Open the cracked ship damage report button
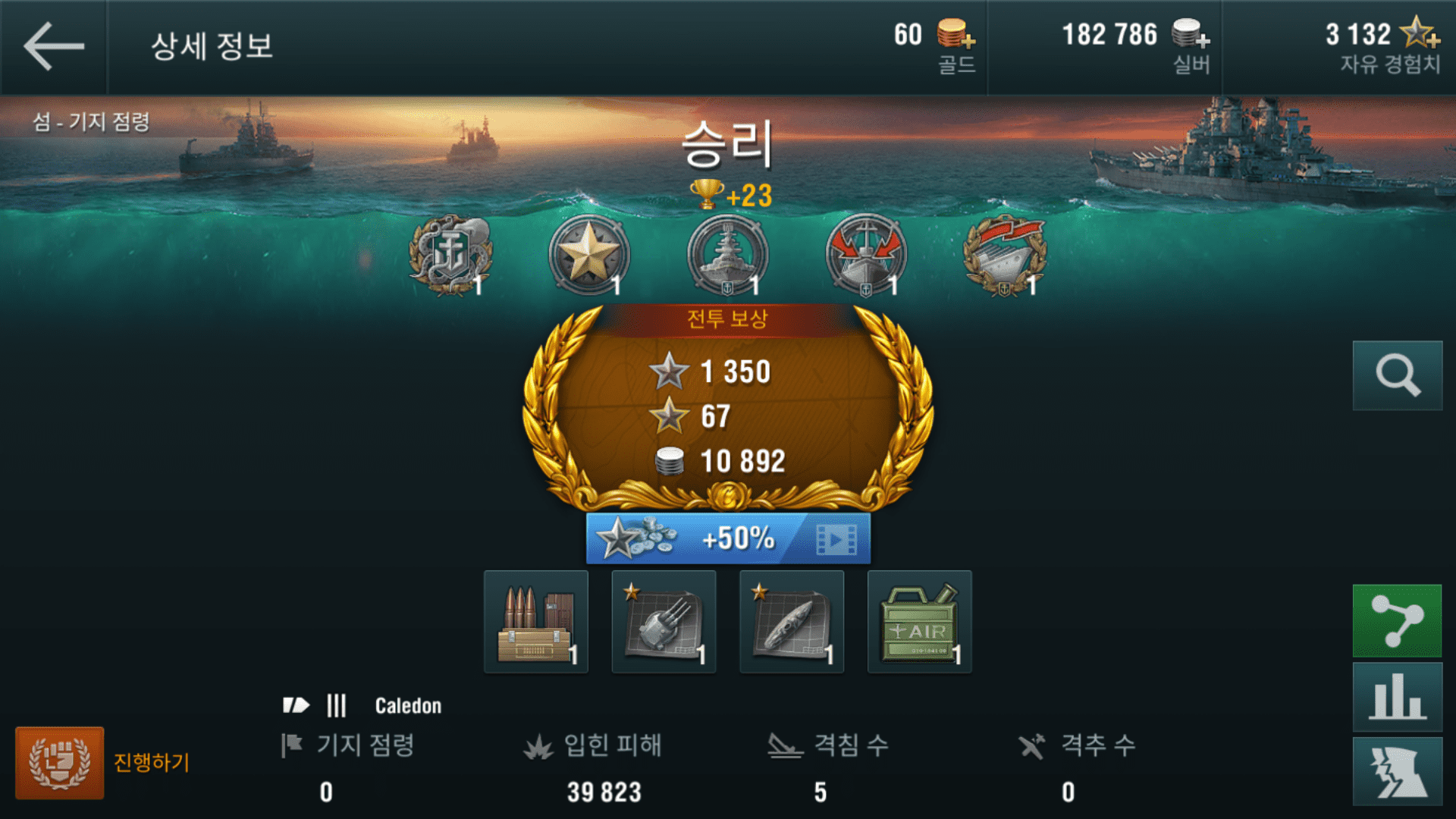 (1397, 771)
